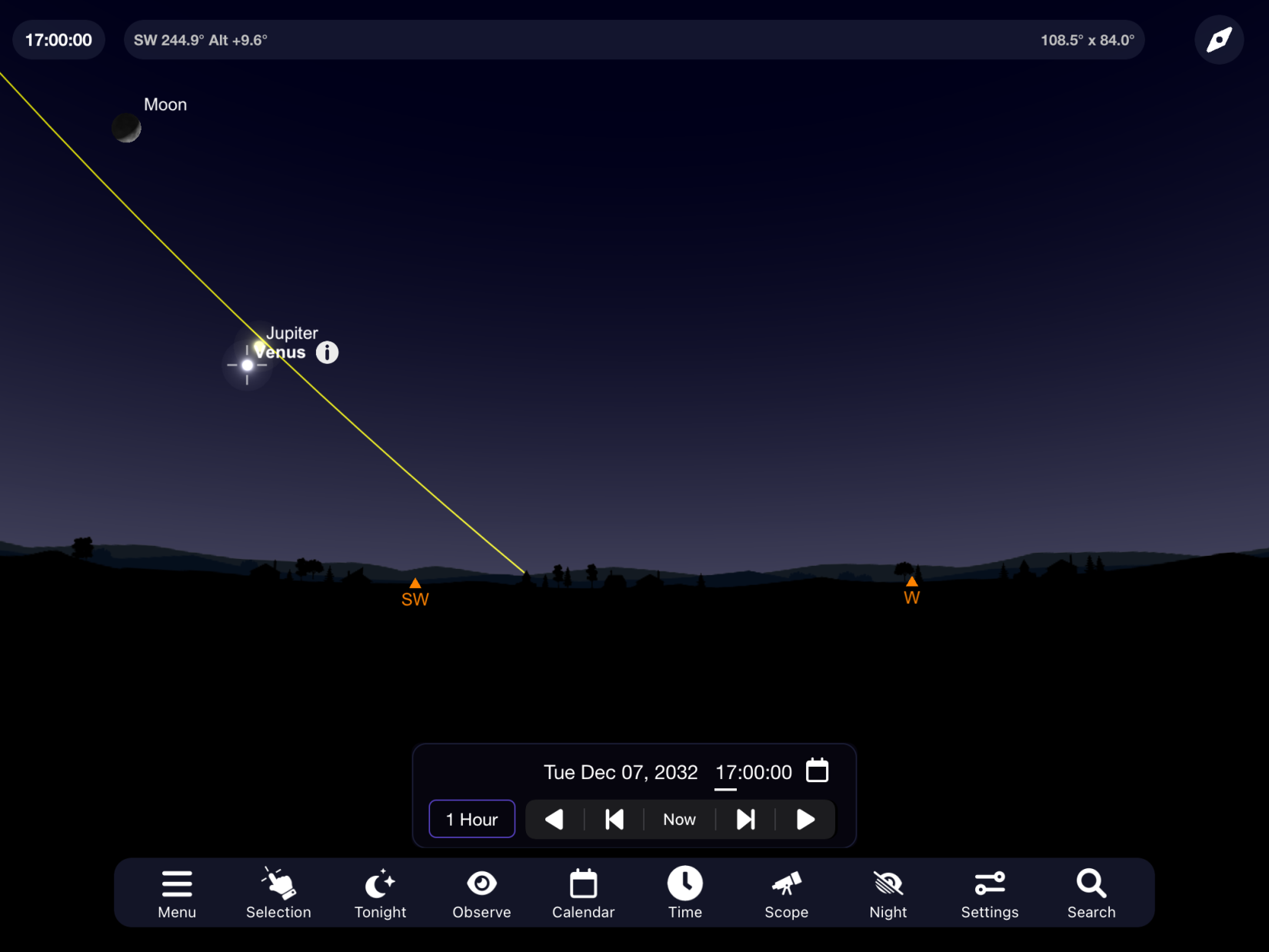This screenshot has width=1269, height=952.
Task: Play time backward with the left arrow
Action: click(555, 820)
